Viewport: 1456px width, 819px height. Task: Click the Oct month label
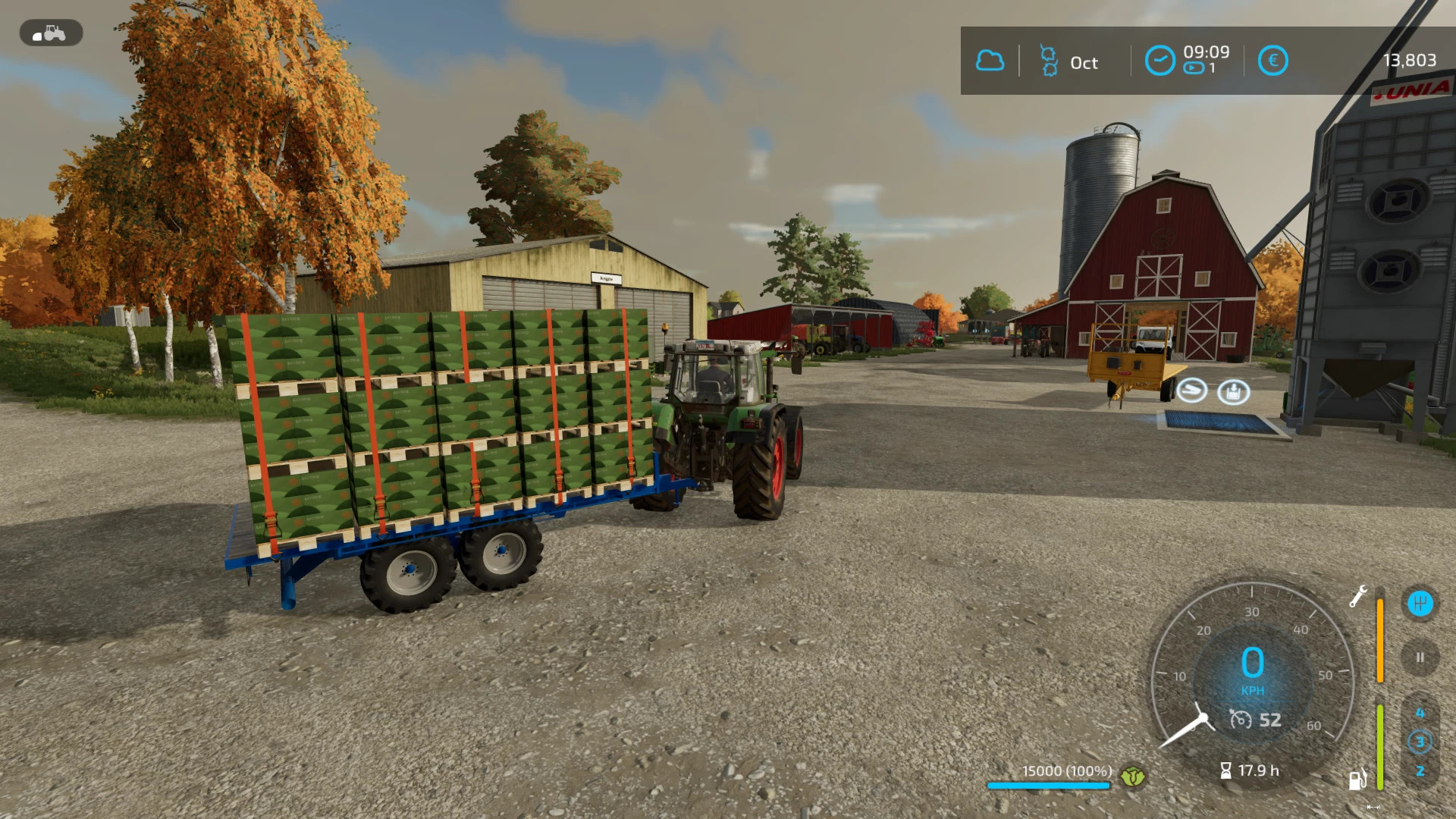pyautogui.click(x=1084, y=64)
